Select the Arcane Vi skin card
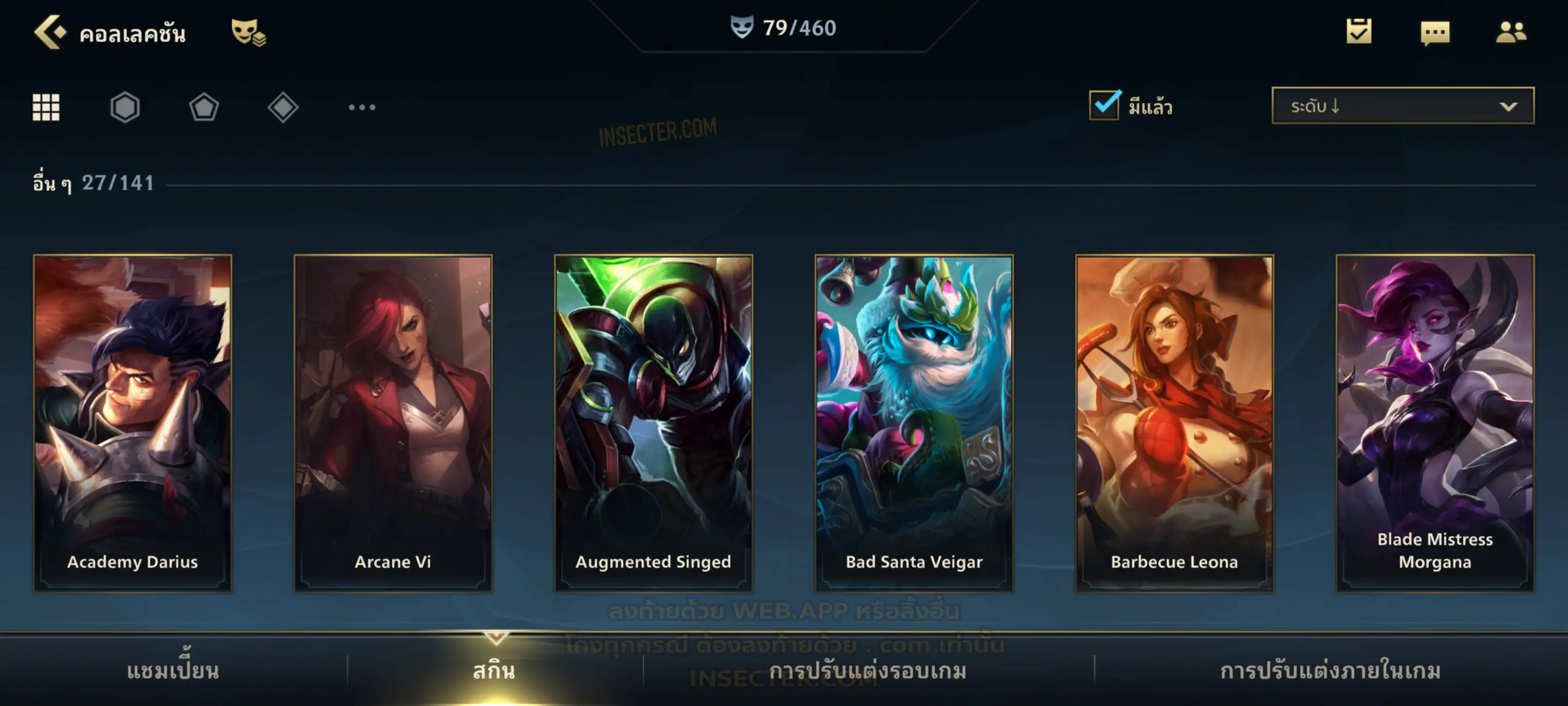This screenshot has height=706, width=1568. (393, 423)
